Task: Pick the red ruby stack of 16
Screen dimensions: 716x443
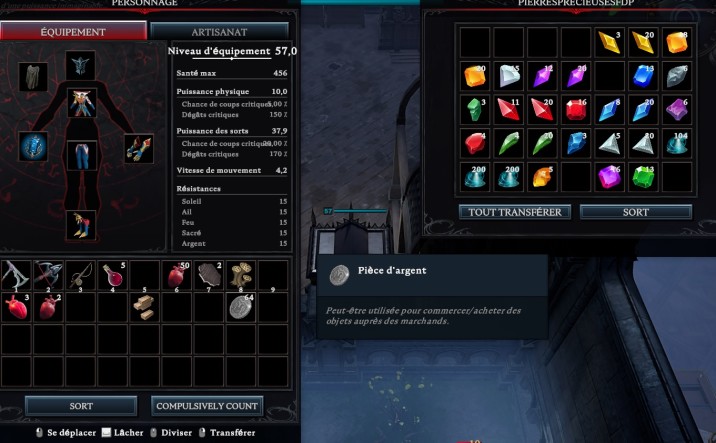Action: tap(576, 109)
